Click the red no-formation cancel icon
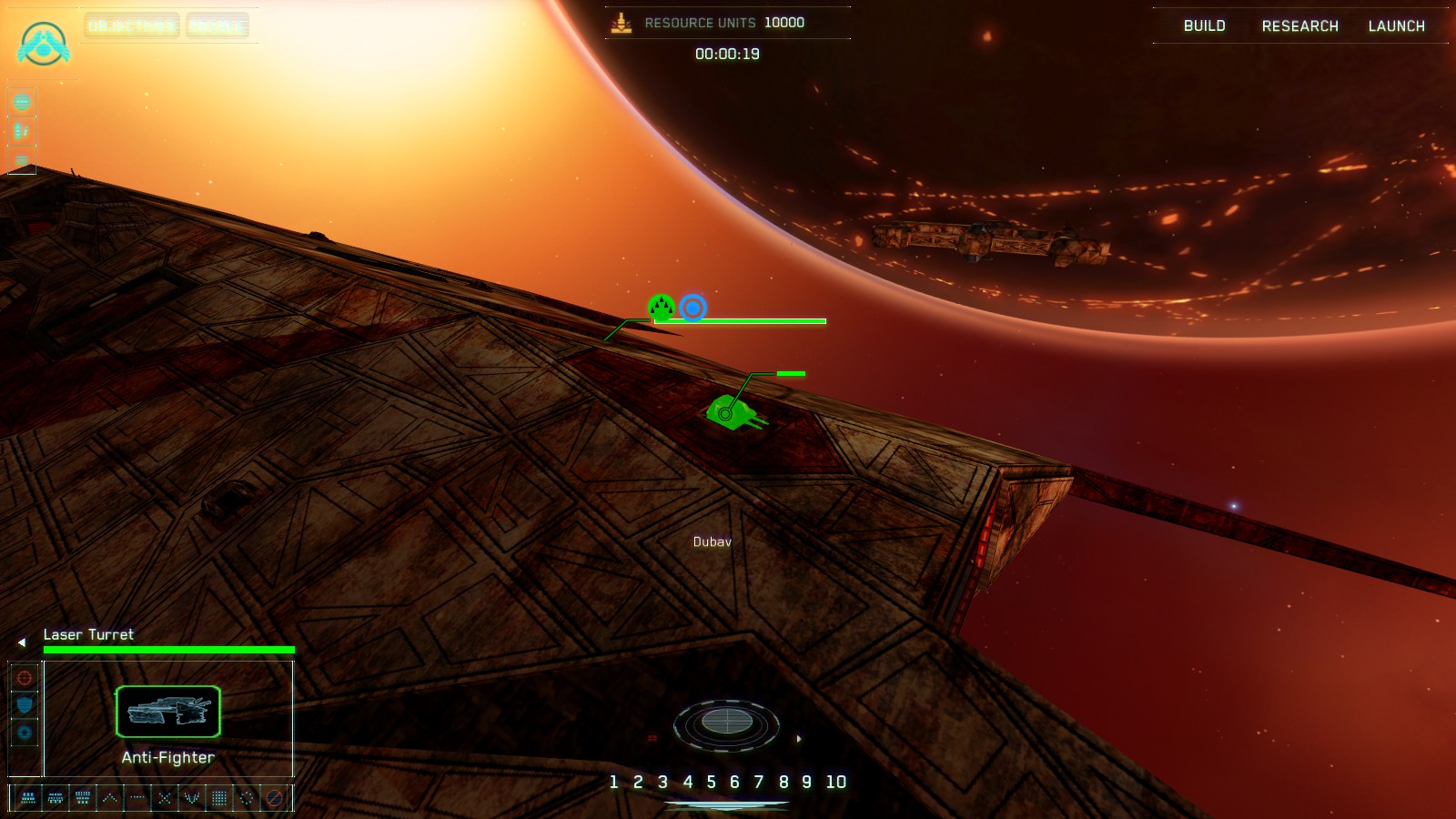The image size is (1456, 819). (274, 798)
